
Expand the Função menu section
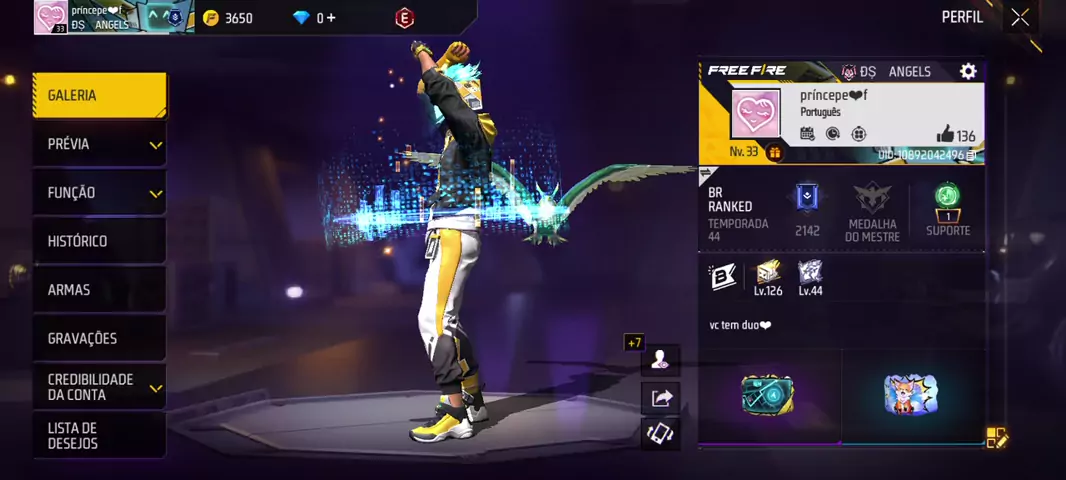click(99, 193)
